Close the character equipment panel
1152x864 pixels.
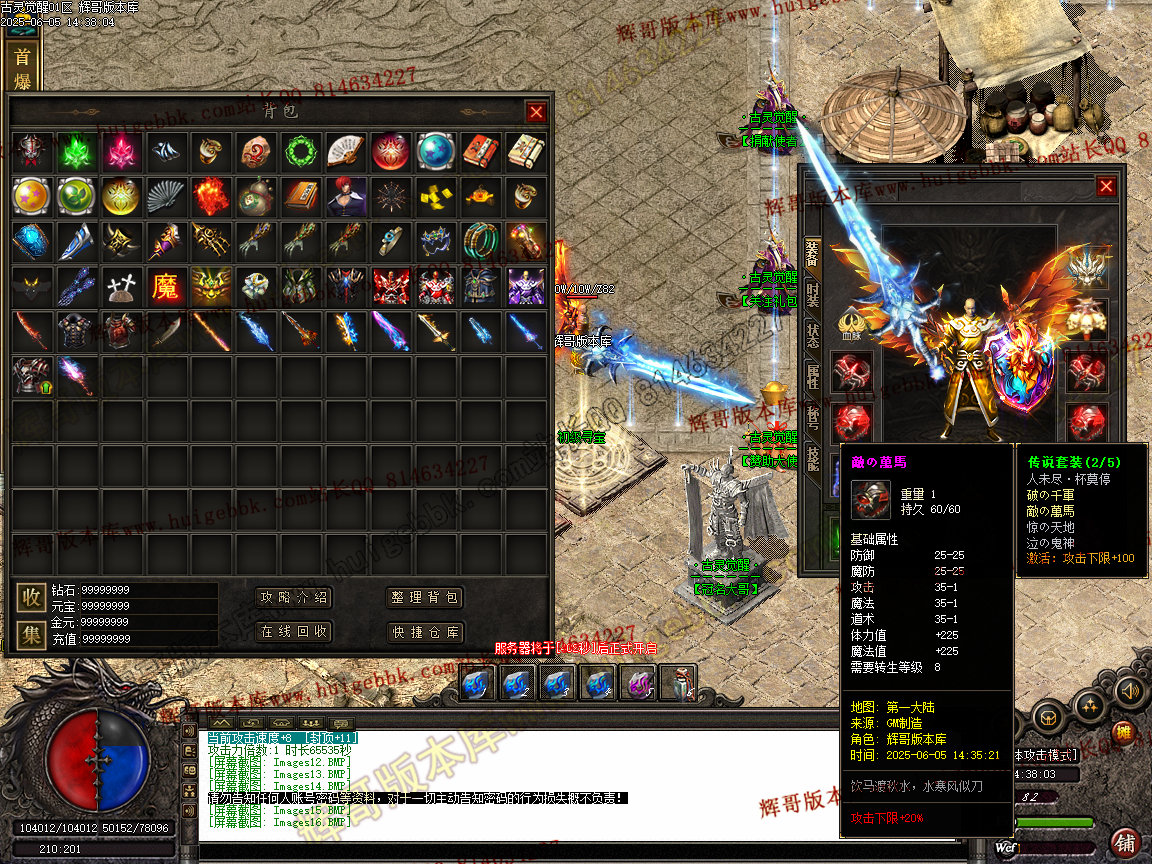tap(1105, 186)
